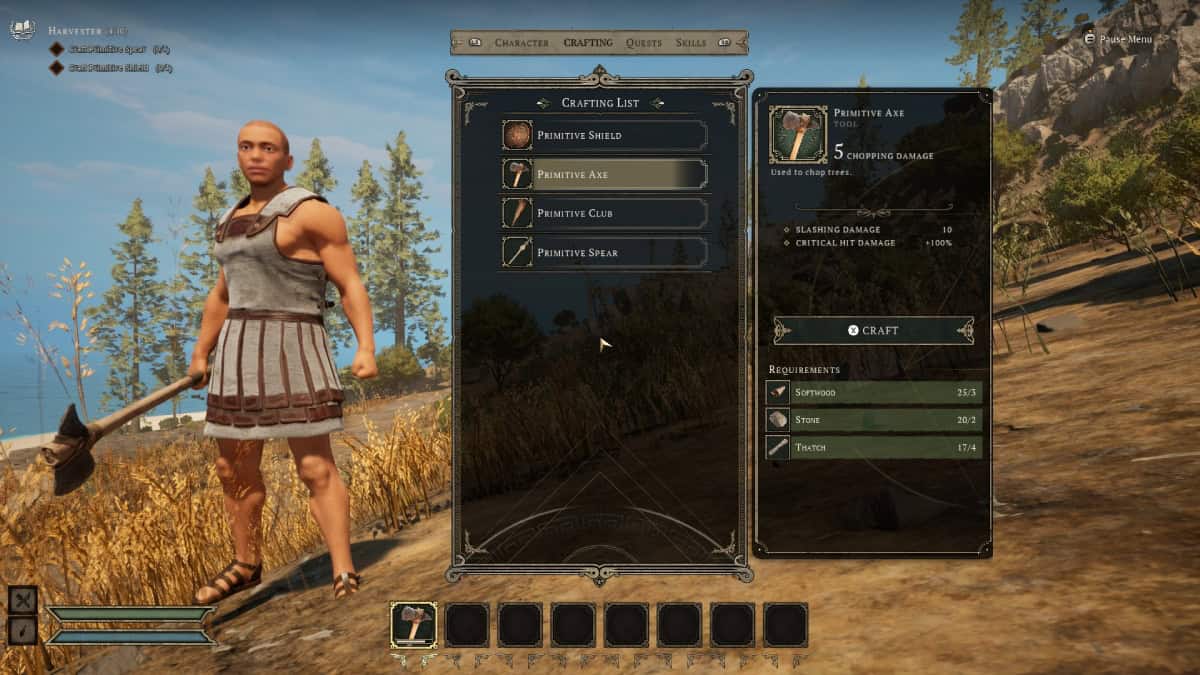Select the axe in the hotbar
1200x675 pixels.
(x=413, y=624)
